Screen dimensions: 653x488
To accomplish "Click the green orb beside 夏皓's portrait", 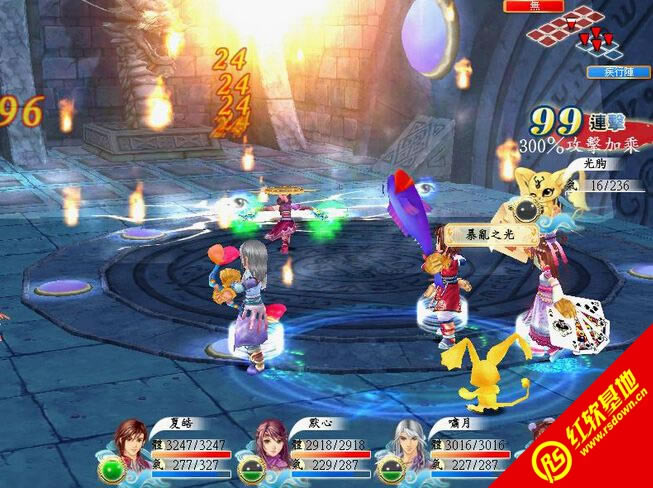I will 108,470.
